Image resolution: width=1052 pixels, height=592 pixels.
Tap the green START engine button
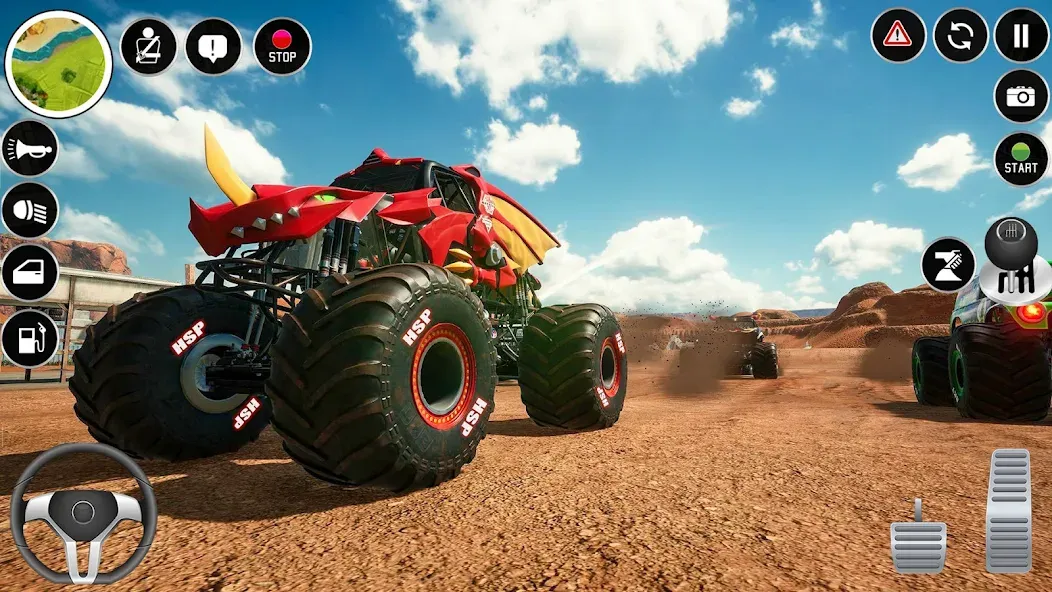pos(1021,159)
